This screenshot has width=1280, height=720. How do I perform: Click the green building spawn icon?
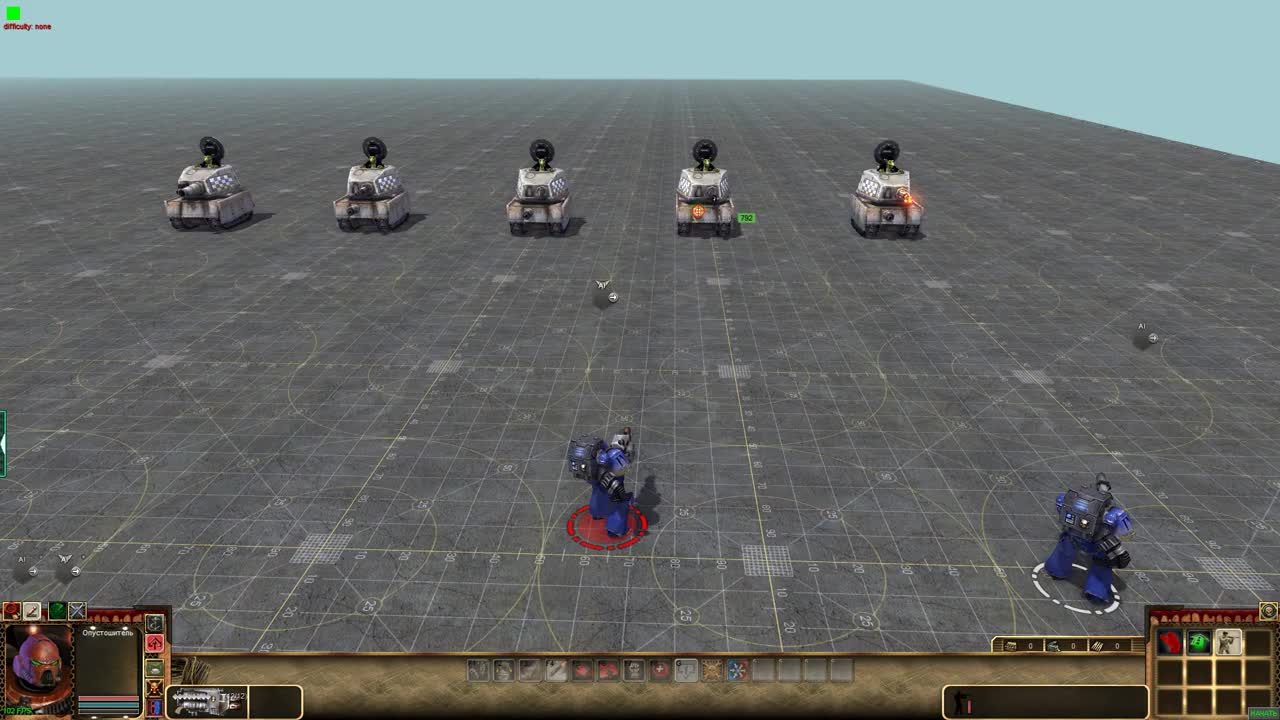pos(1198,642)
